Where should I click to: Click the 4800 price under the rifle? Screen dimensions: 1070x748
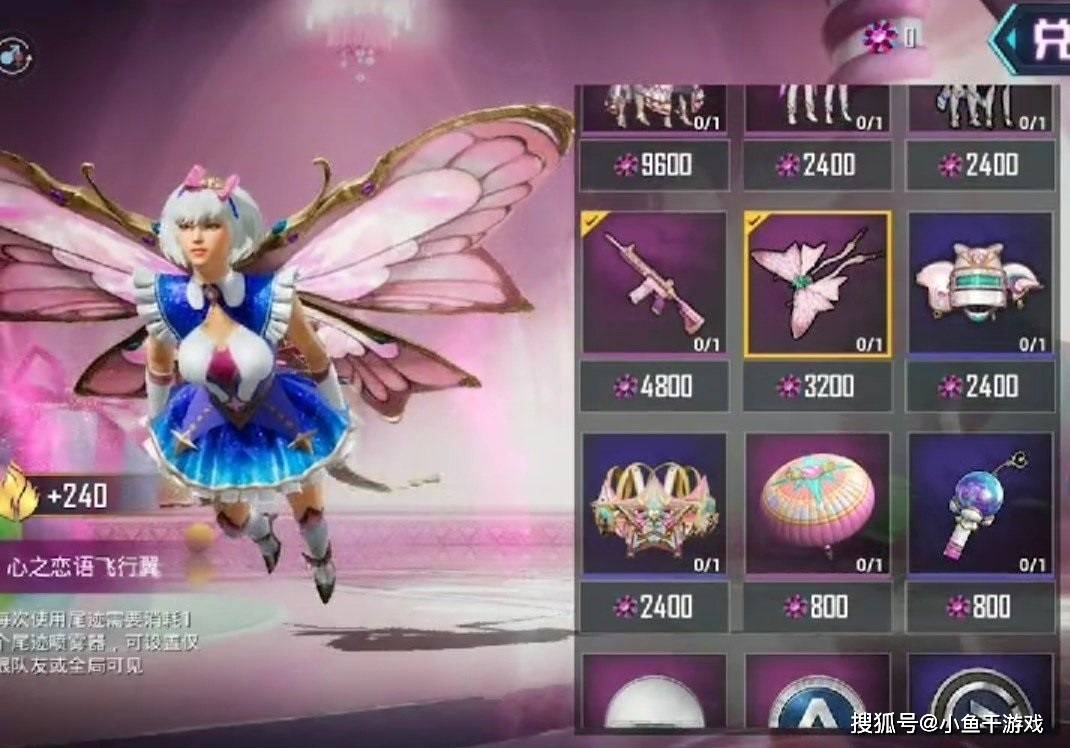point(654,386)
